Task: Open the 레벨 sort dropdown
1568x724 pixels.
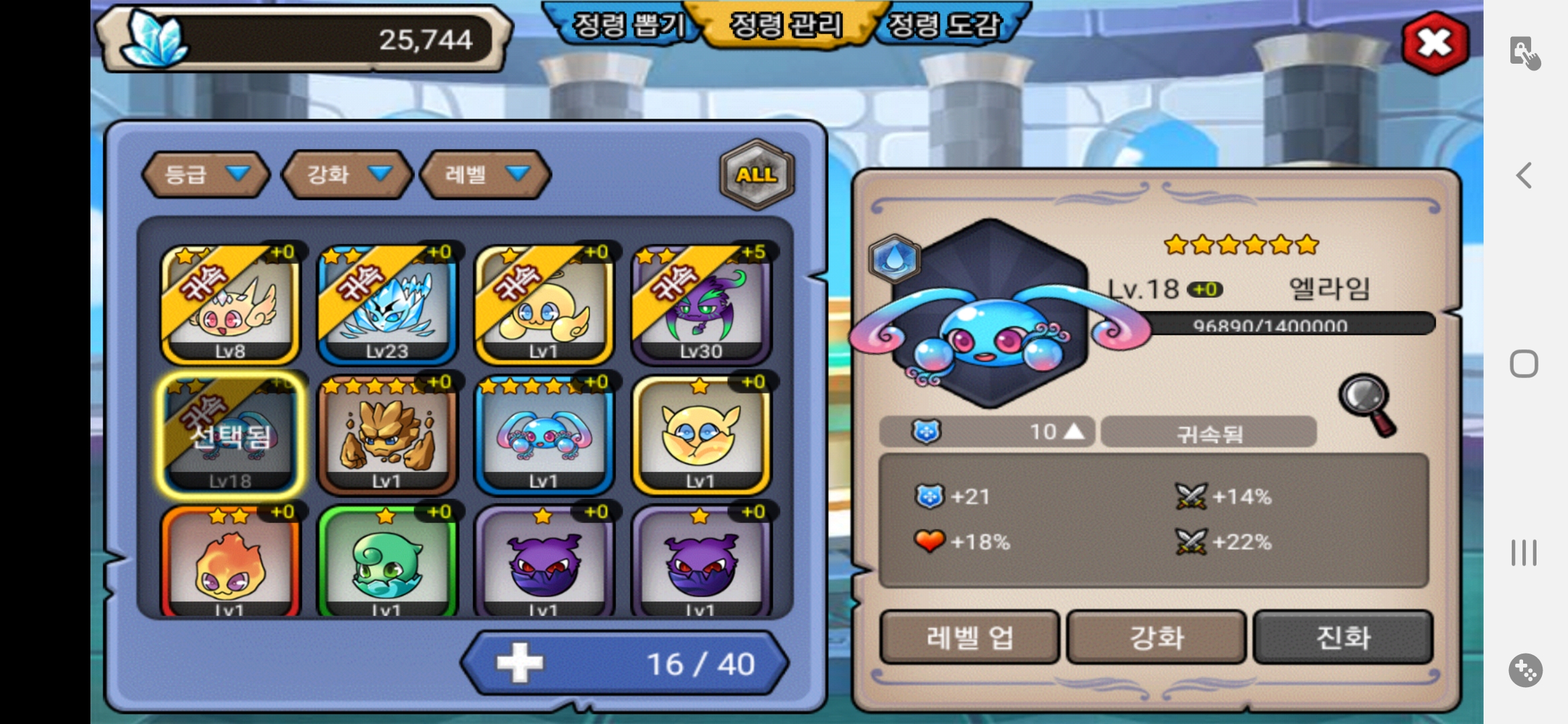Action: tap(485, 174)
